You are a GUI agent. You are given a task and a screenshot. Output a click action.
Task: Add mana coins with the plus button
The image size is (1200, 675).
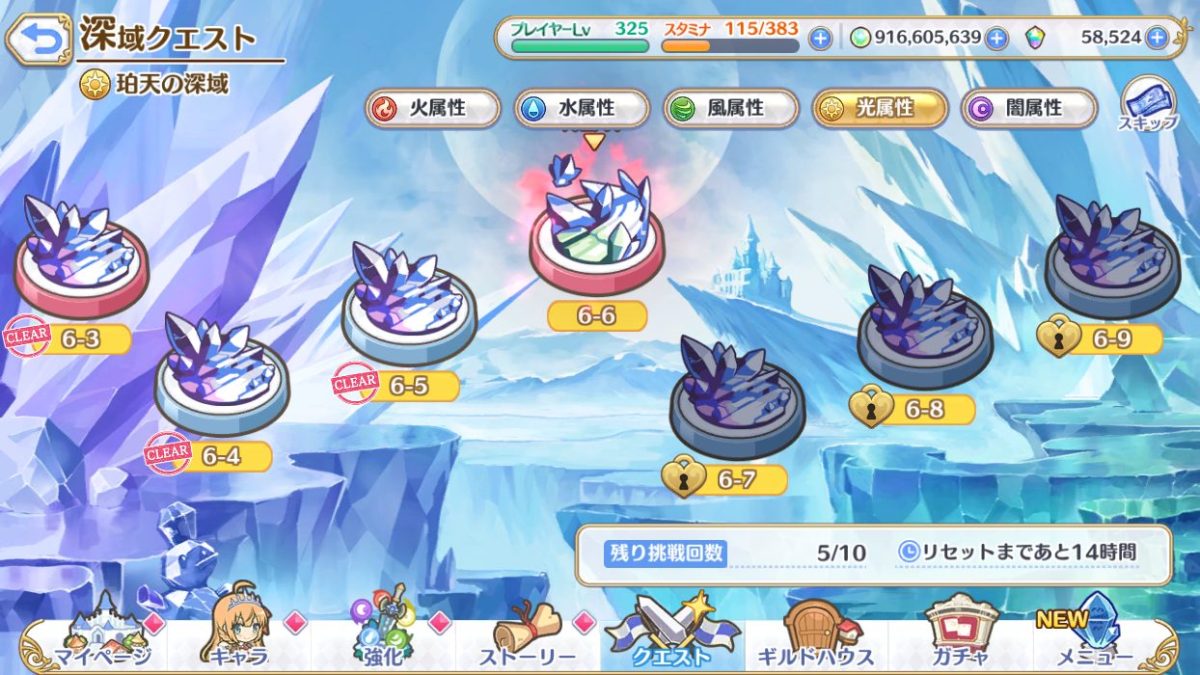(996, 39)
